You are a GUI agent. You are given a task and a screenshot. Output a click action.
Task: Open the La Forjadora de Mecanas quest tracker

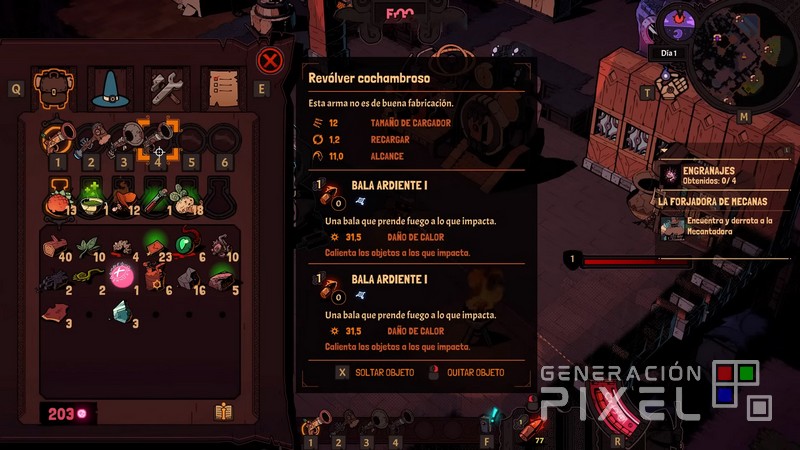coord(720,200)
